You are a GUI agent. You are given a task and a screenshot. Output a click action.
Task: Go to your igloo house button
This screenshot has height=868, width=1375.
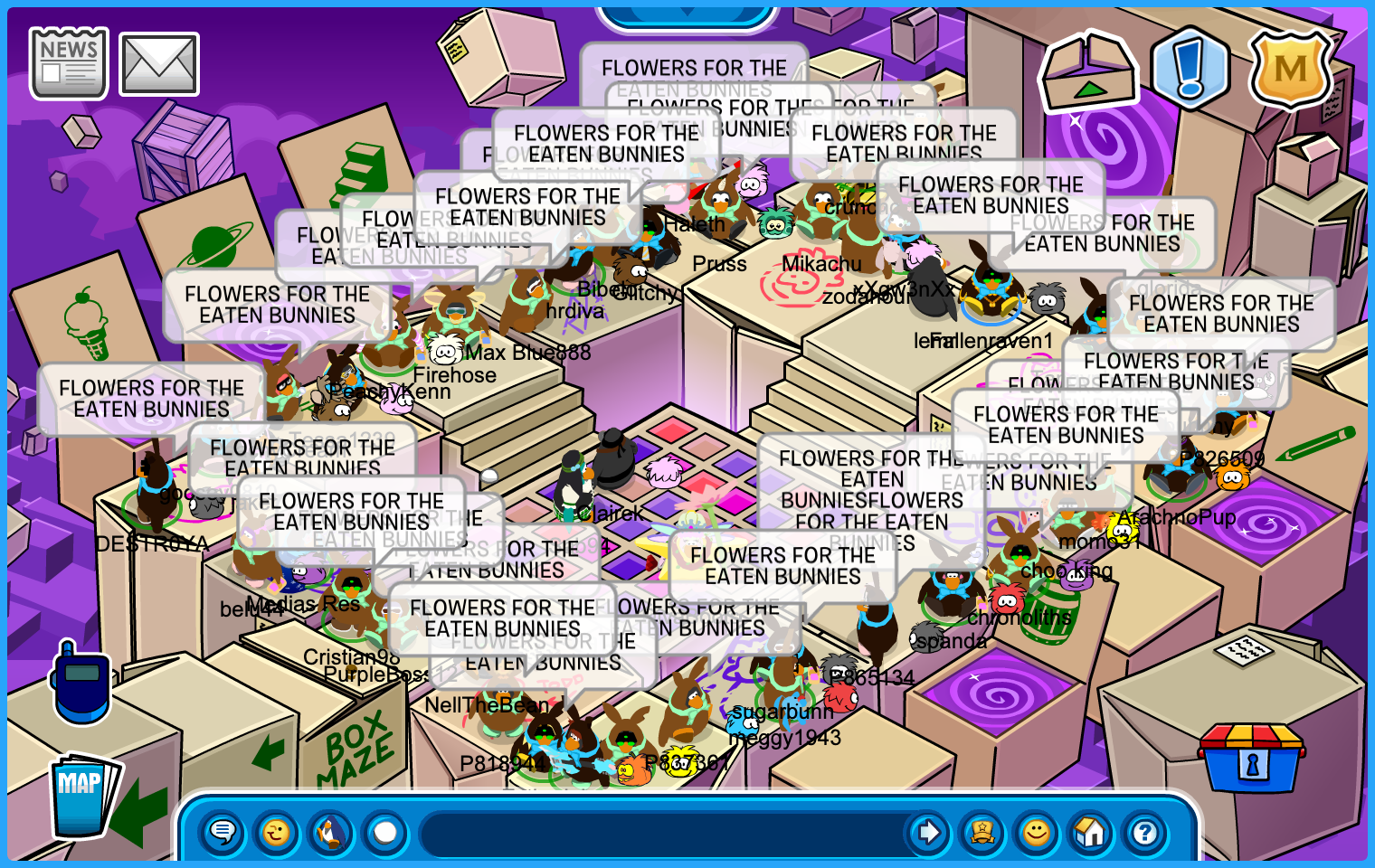pos(1091,832)
